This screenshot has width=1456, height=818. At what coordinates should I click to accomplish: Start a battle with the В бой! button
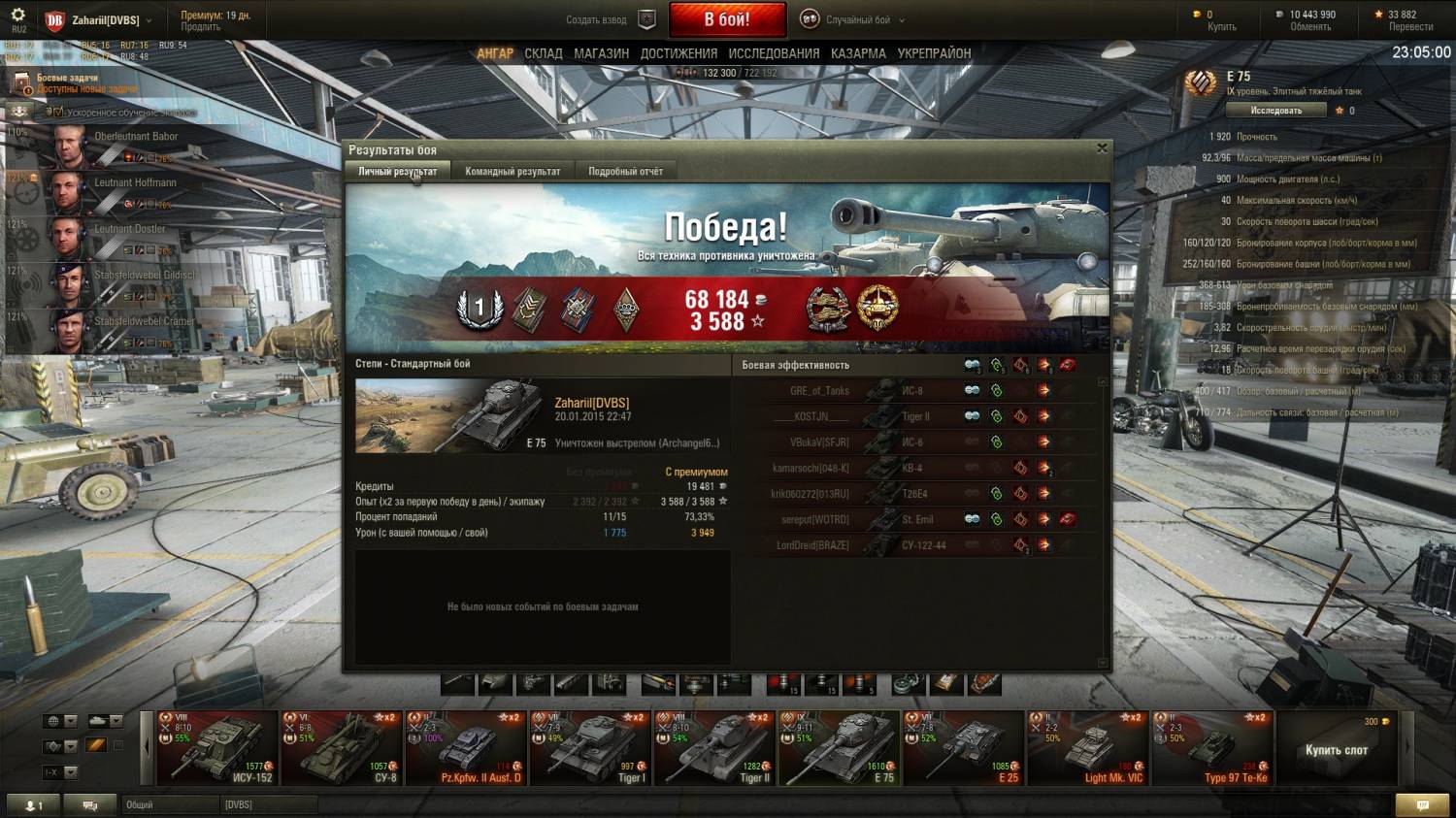(x=727, y=19)
